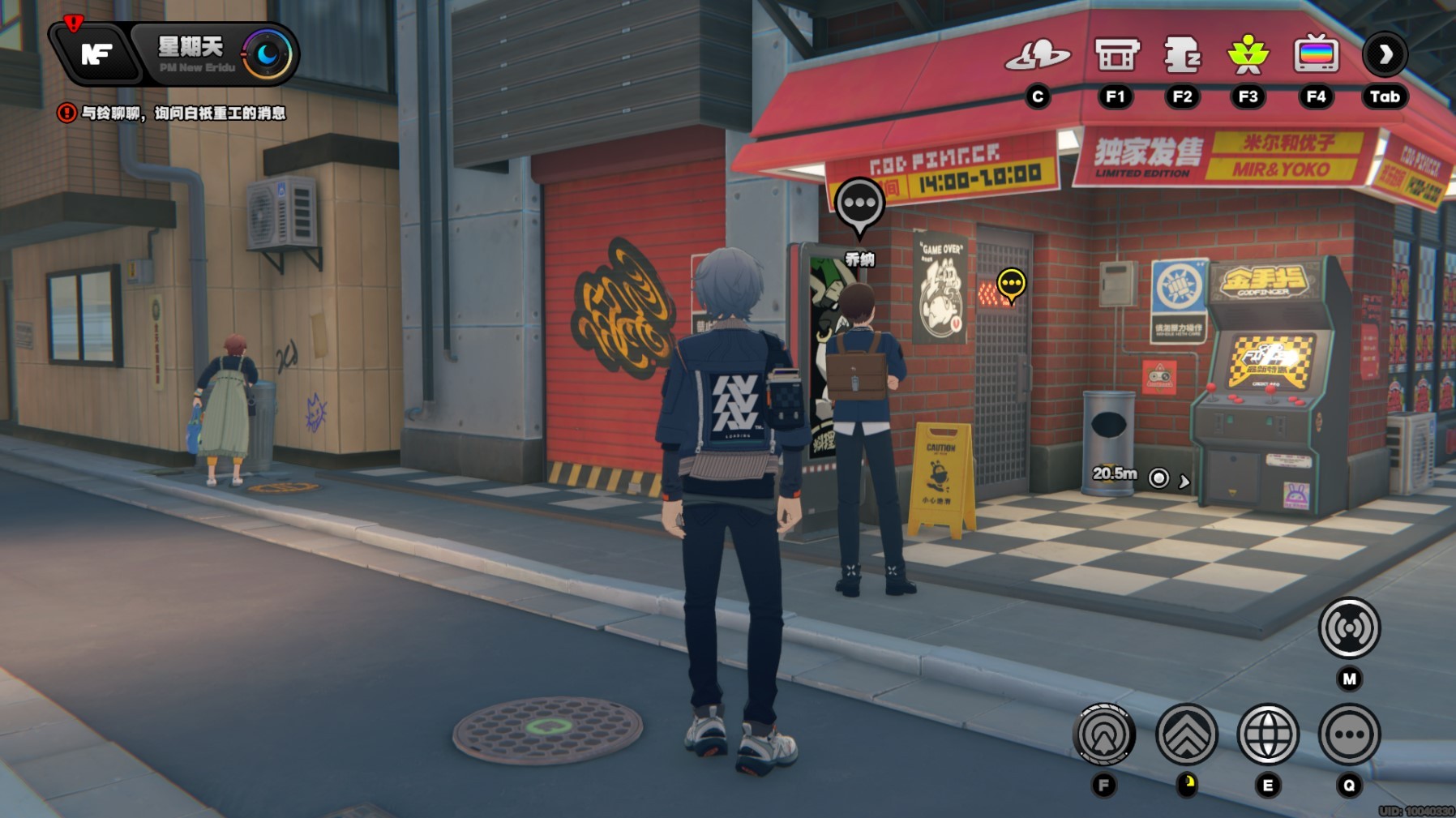Open the rainbow TV icon
The height and width of the screenshot is (818, 1456).
[x=1316, y=55]
